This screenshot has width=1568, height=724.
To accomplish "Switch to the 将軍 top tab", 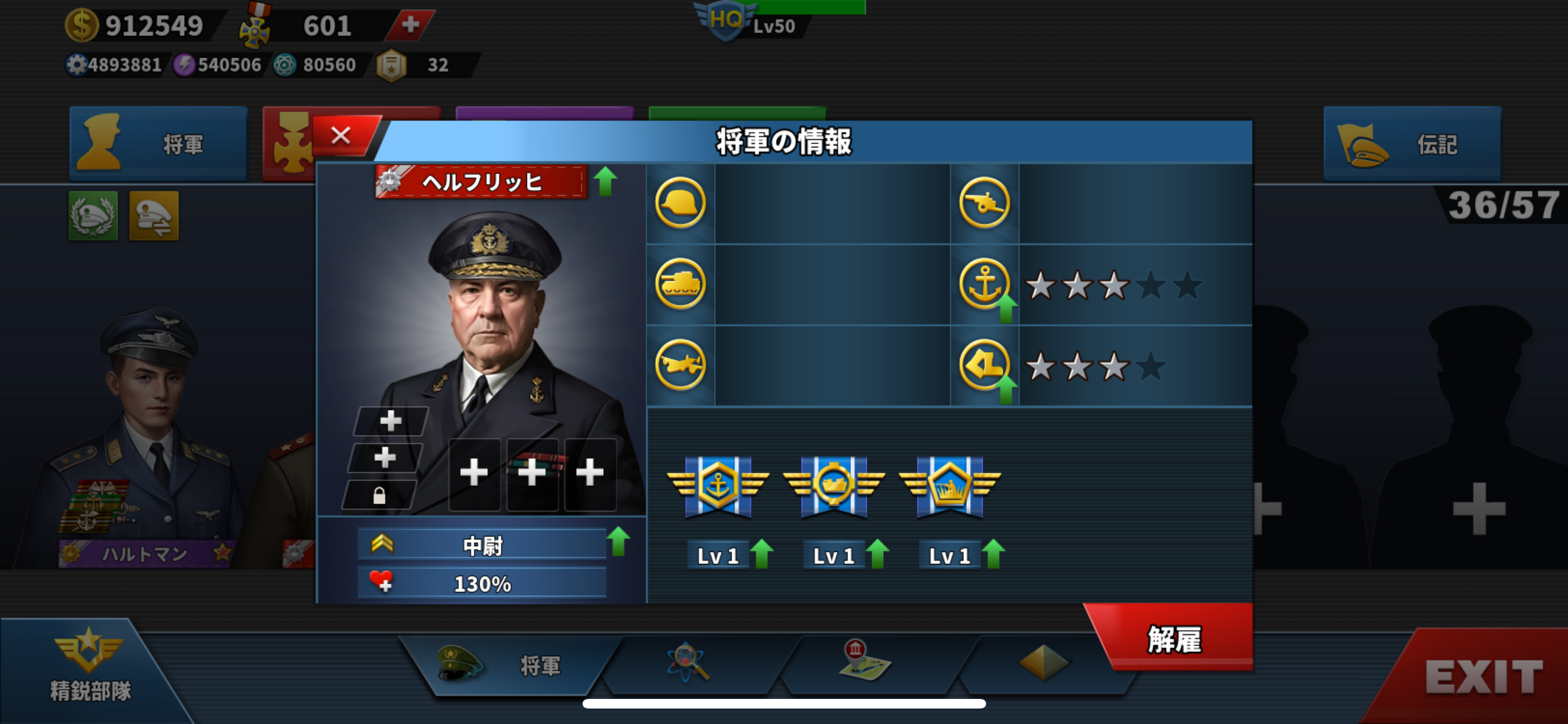I will (158, 144).
